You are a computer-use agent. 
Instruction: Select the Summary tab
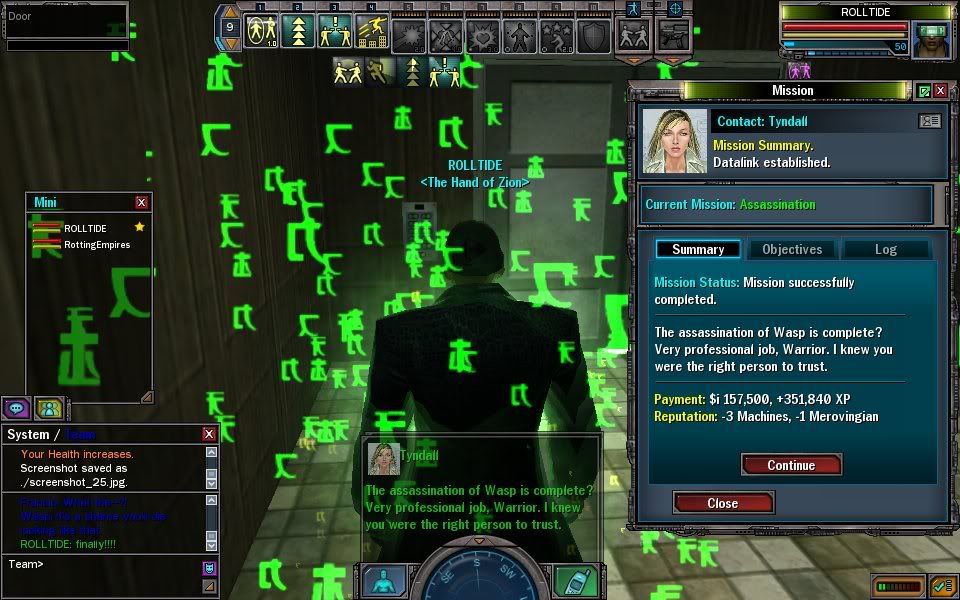coord(697,249)
